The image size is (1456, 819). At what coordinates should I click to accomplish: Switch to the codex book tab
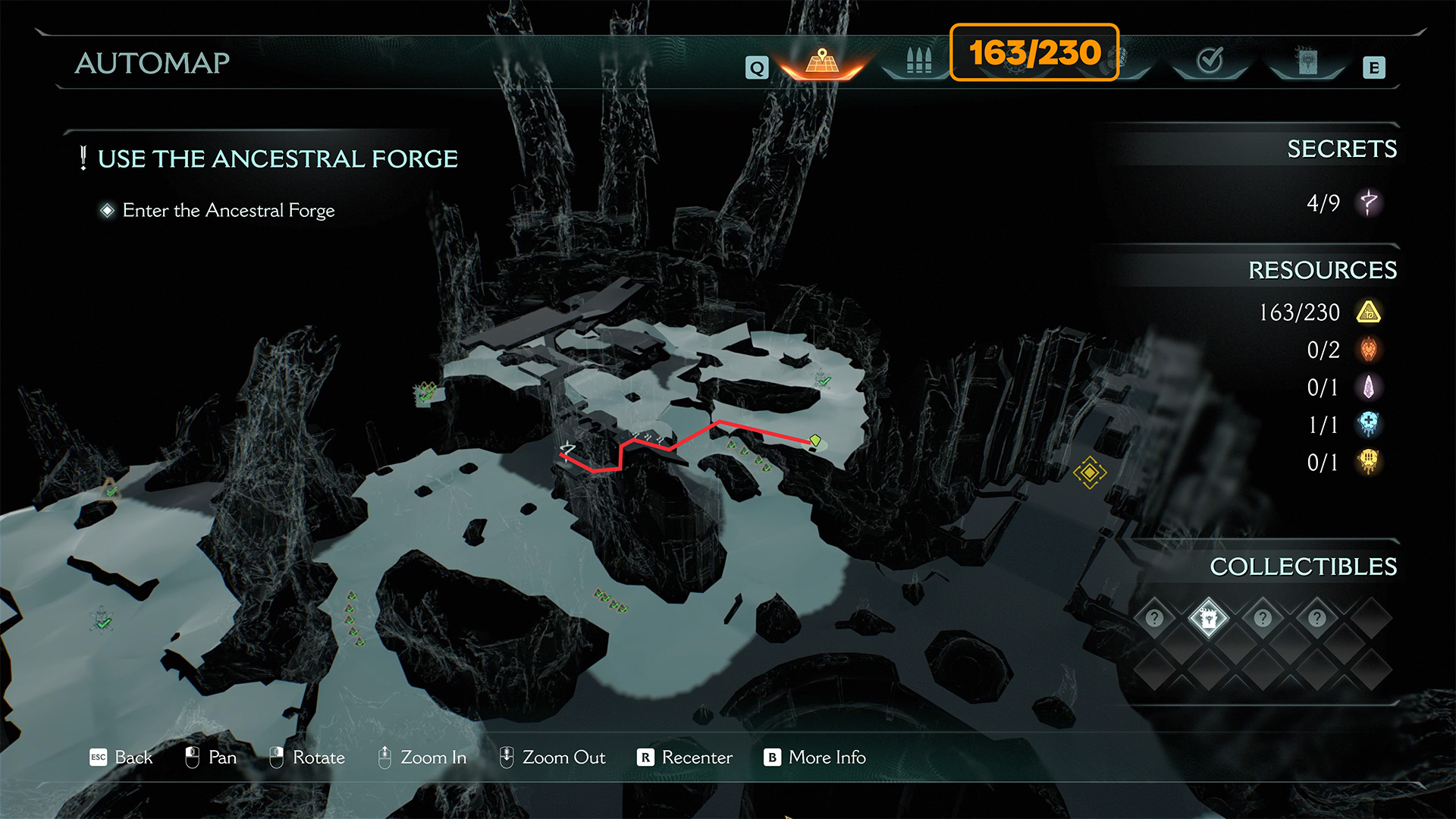click(1307, 62)
